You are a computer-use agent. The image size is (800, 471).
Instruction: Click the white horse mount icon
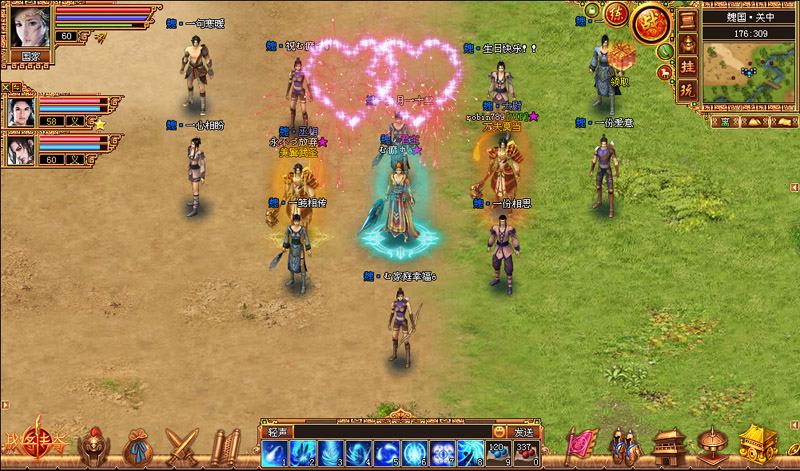tap(664, 71)
